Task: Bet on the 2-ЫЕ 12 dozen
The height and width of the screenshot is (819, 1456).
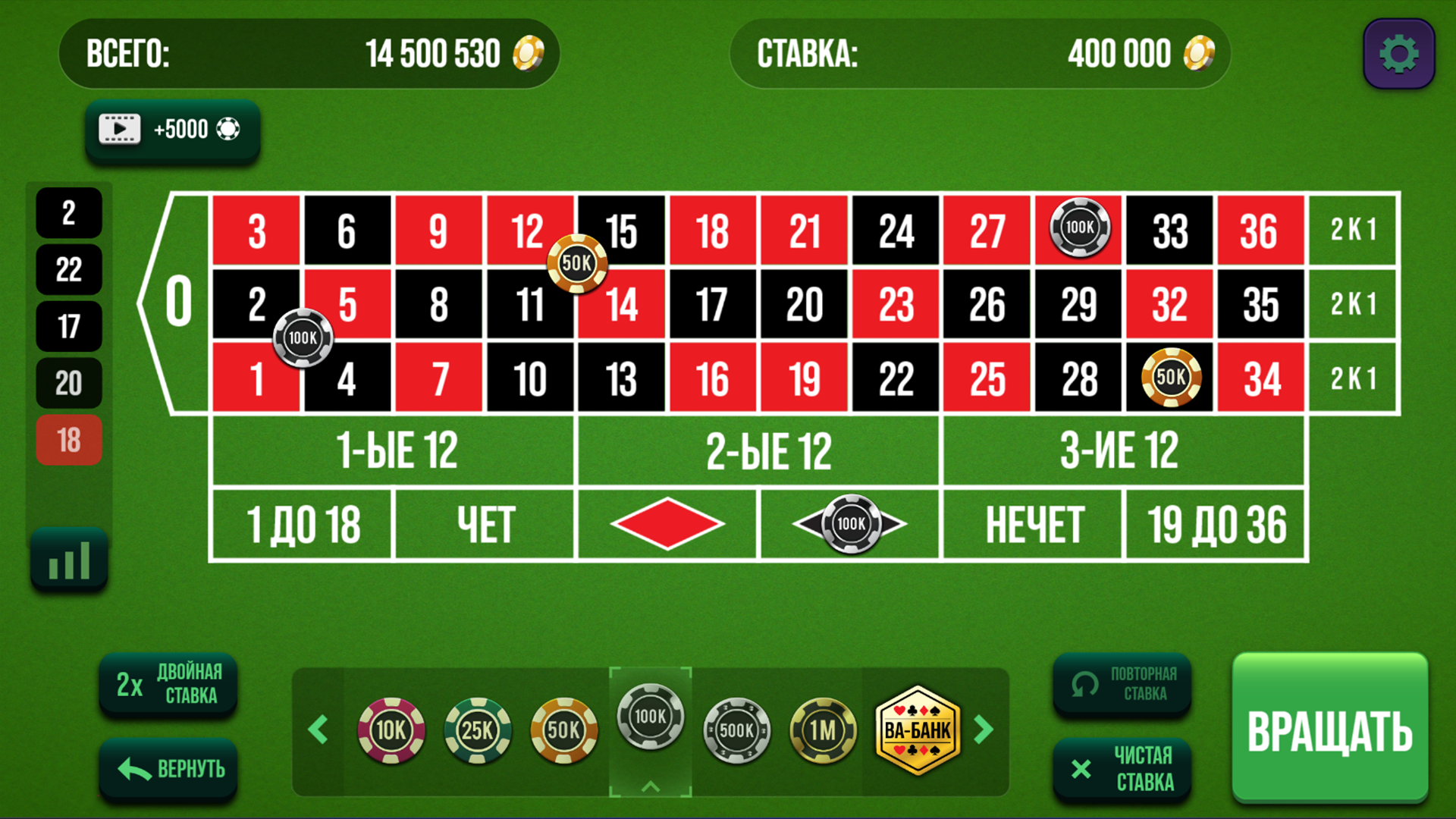Action: [x=758, y=449]
